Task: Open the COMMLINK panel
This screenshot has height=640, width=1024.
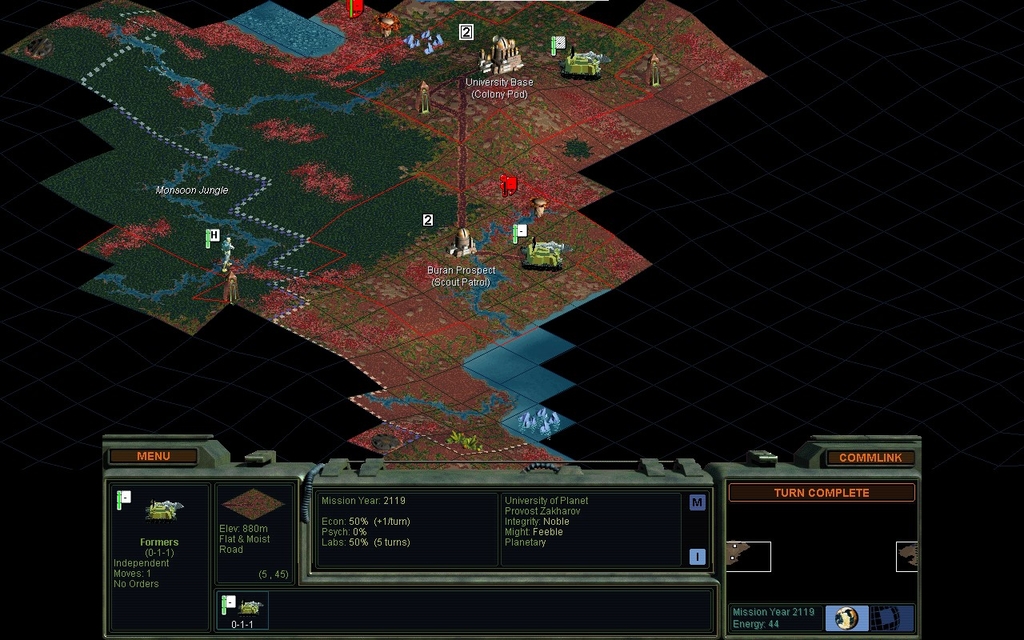Action: pos(870,458)
